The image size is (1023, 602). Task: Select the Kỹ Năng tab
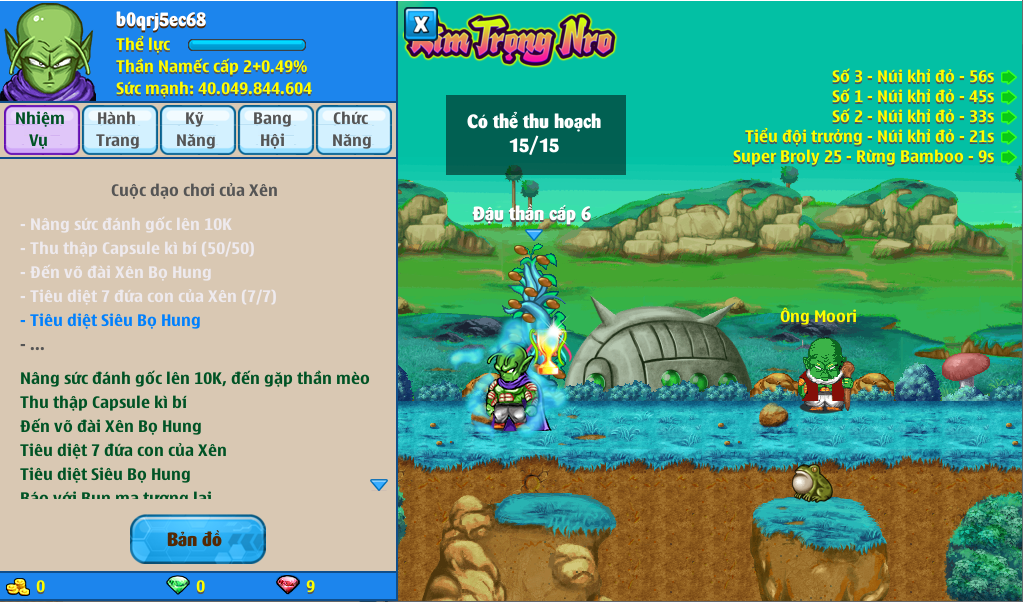pyautogui.click(x=196, y=130)
